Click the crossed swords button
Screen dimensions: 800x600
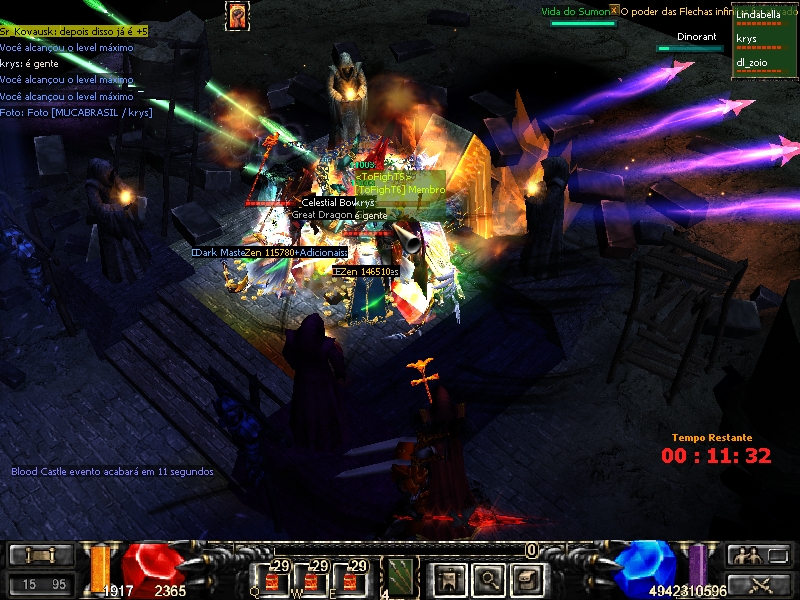pyautogui.click(x=759, y=584)
